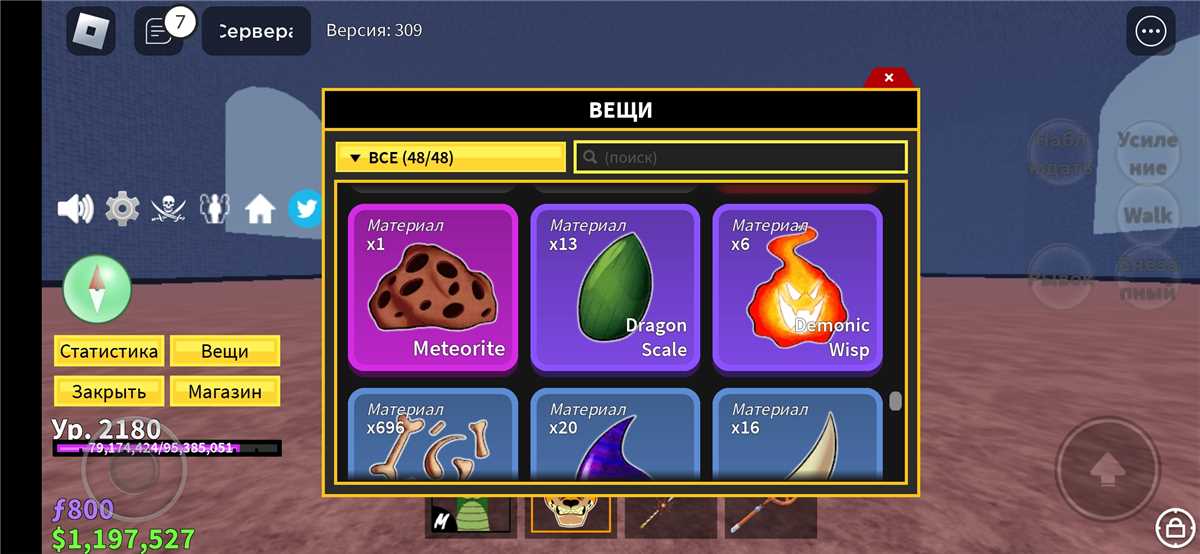This screenshot has height=554, width=1200.
Task: Click the compass icon
Action: coord(97,290)
